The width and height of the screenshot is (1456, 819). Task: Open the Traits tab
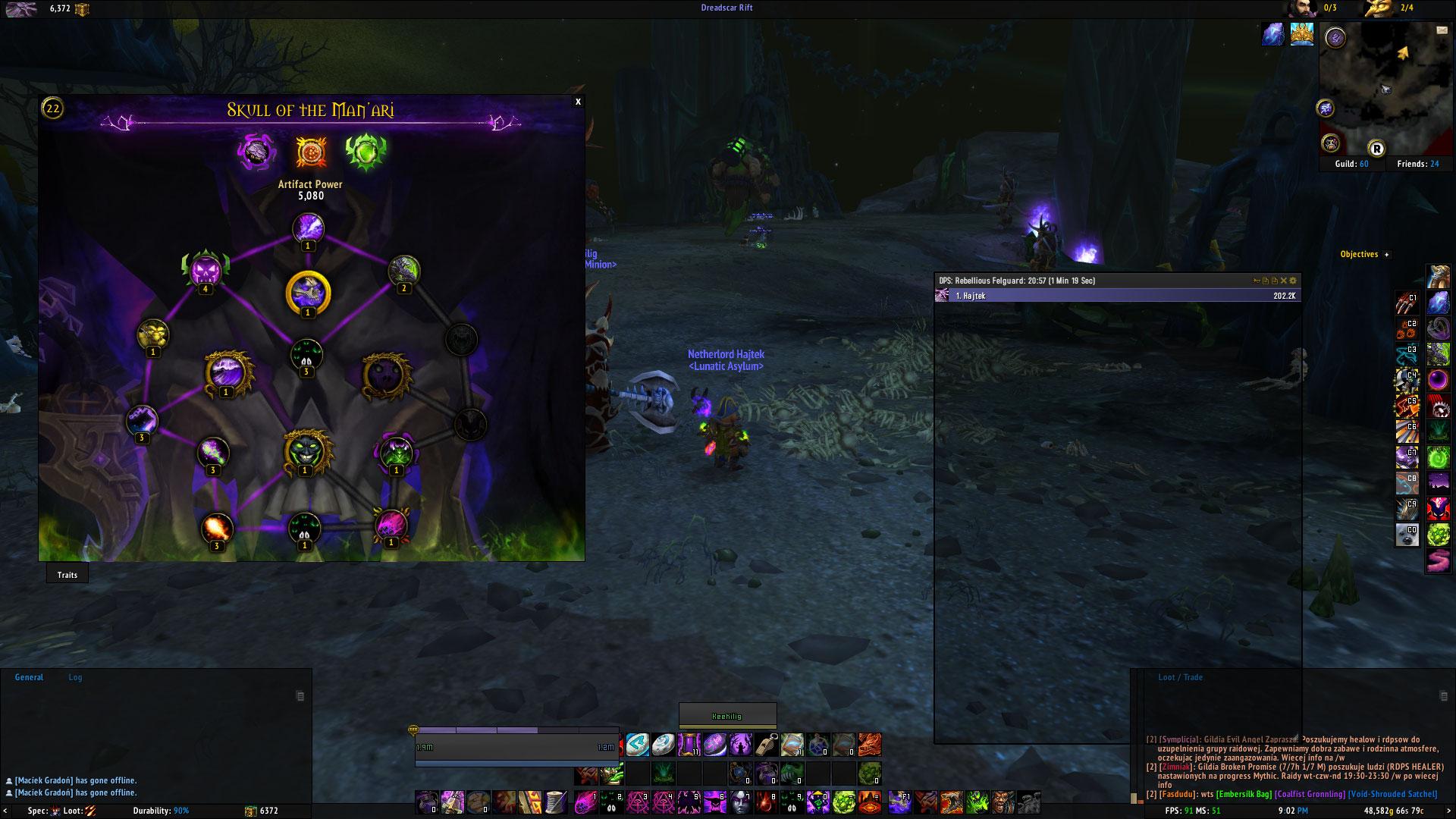[67, 575]
